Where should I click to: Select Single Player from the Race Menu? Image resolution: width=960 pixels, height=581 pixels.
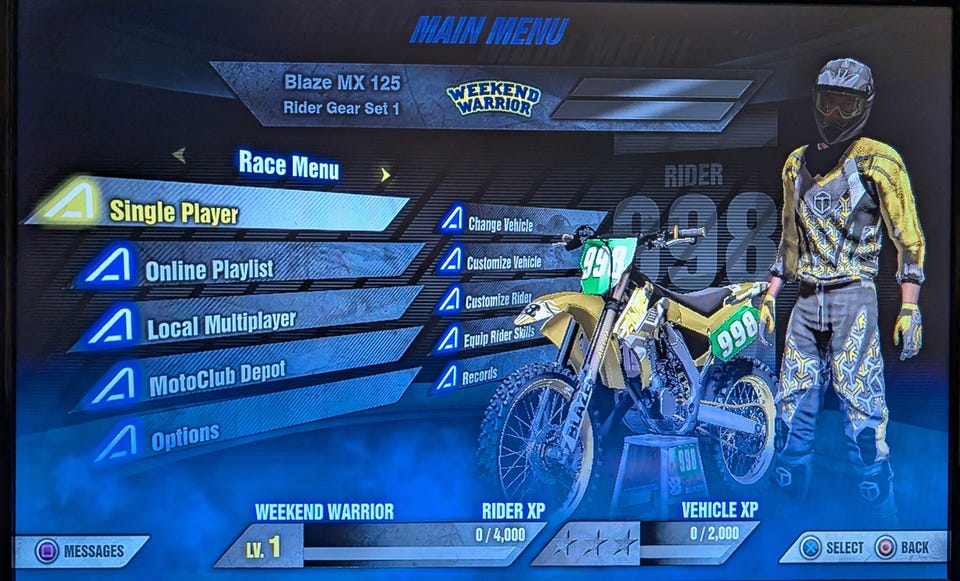coord(175,211)
